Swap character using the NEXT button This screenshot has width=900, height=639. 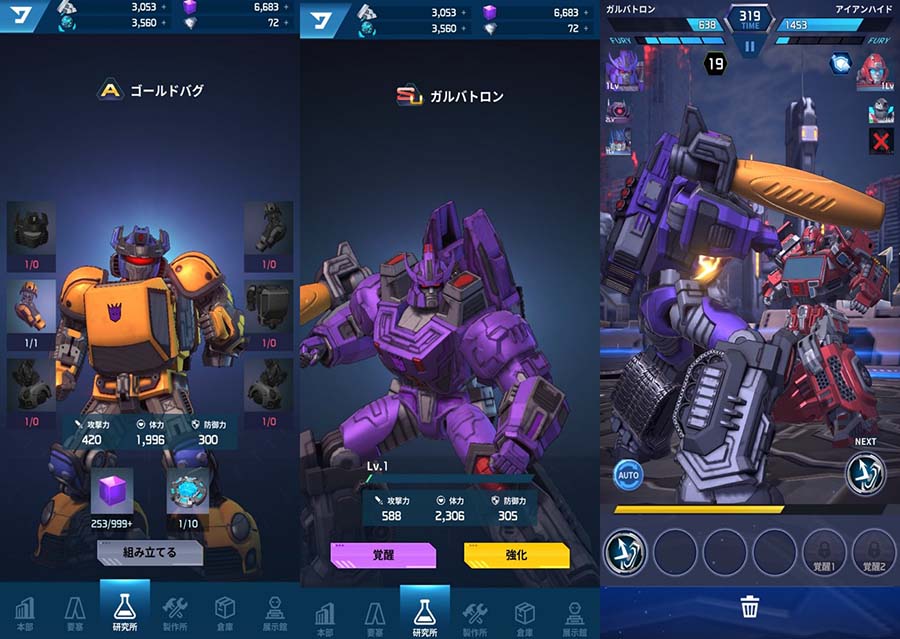click(x=865, y=472)
